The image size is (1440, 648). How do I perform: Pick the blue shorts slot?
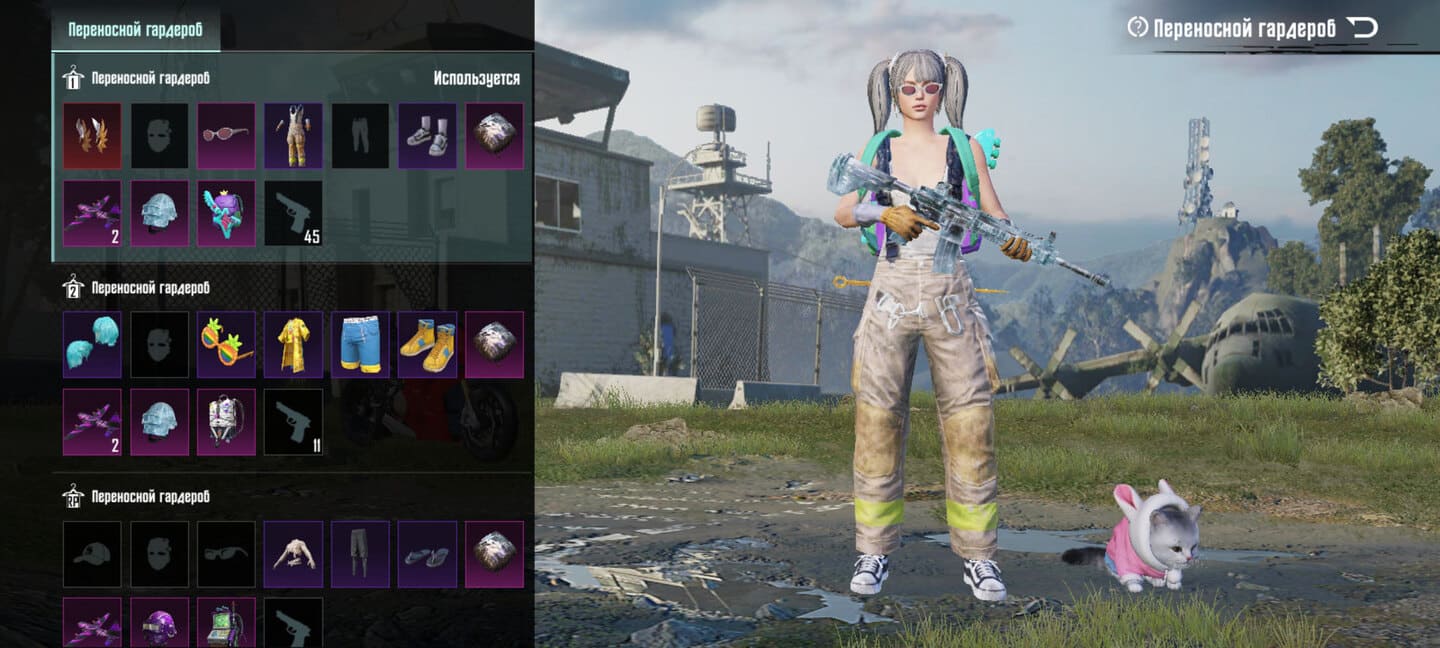click(360, 344)
